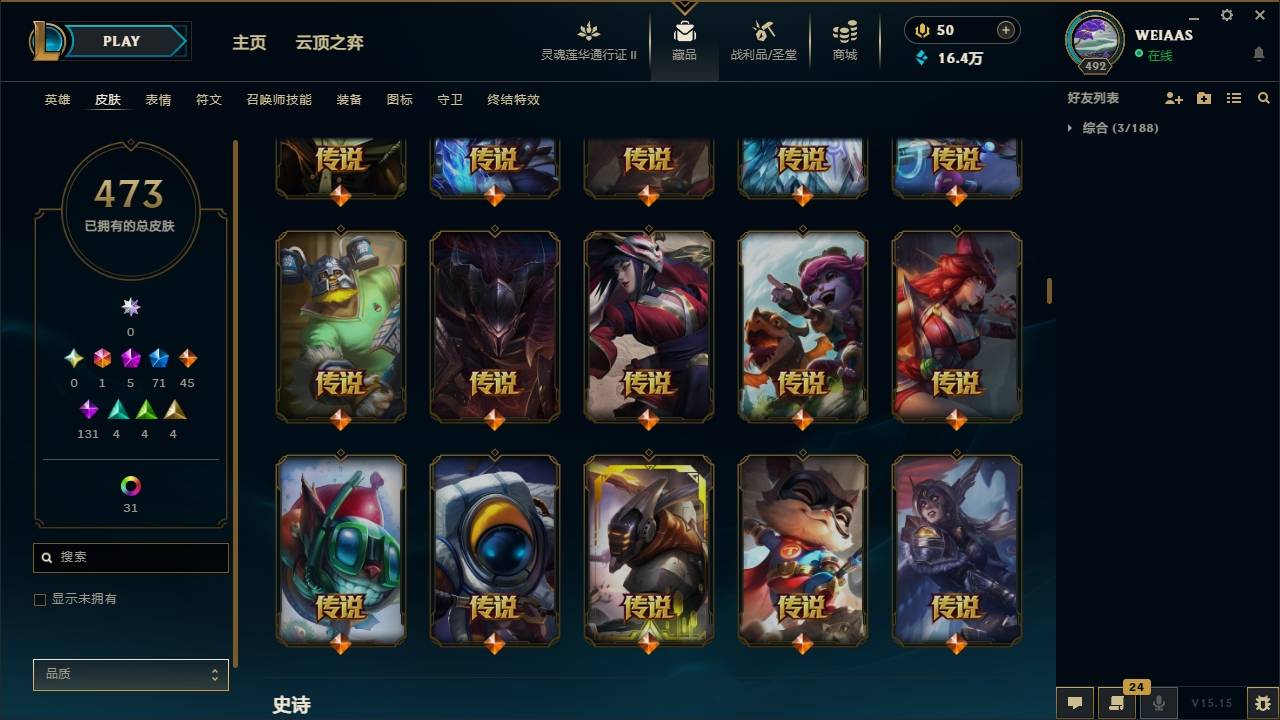
Task: Click the add-friend icon in friends panel
Action: tap(1172, 98)
